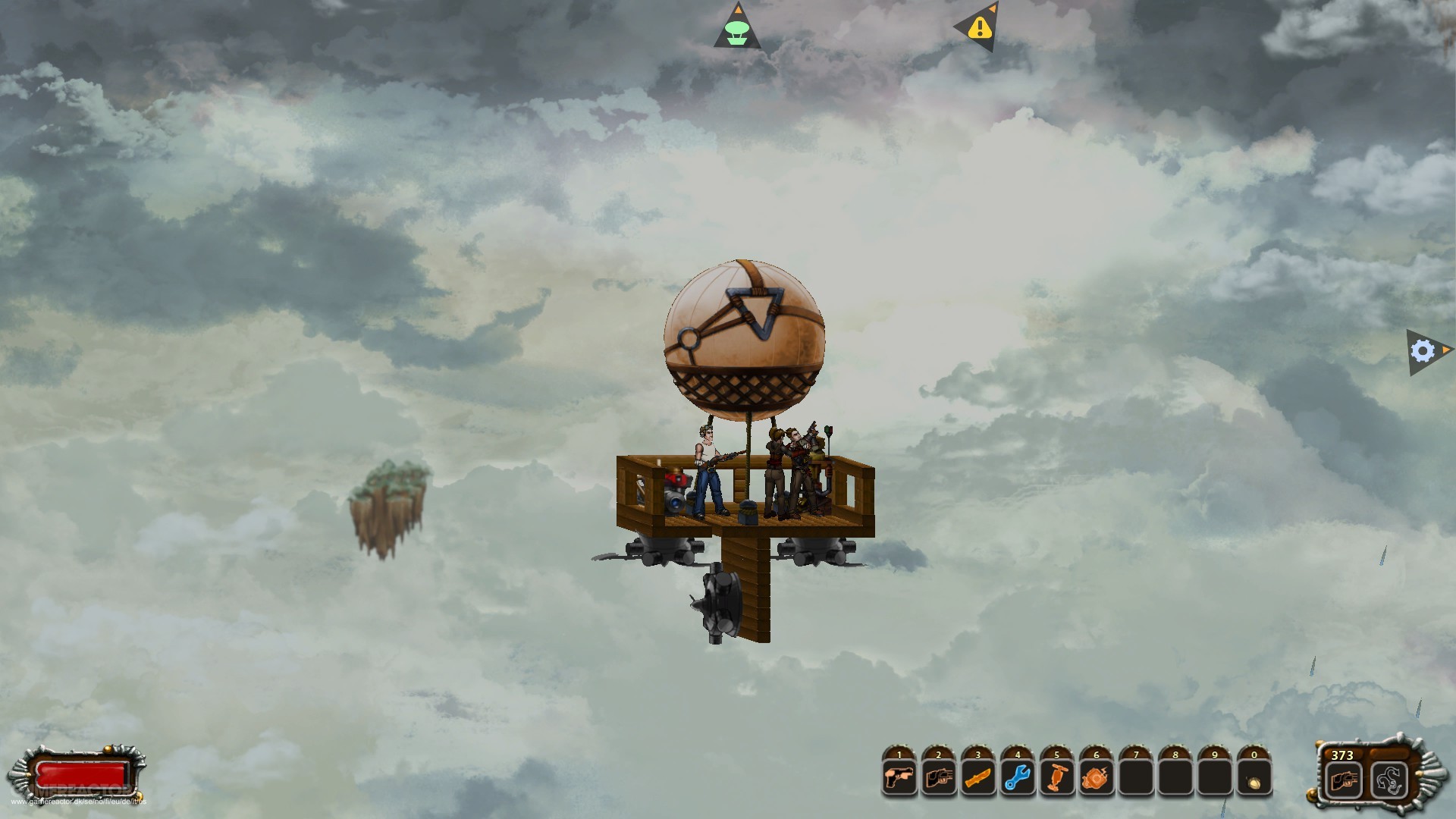This screenshot has width=1456, height=819.
Task: Select the rivet gun in hotbar slot 2
Action: click(x=939, y=778)
